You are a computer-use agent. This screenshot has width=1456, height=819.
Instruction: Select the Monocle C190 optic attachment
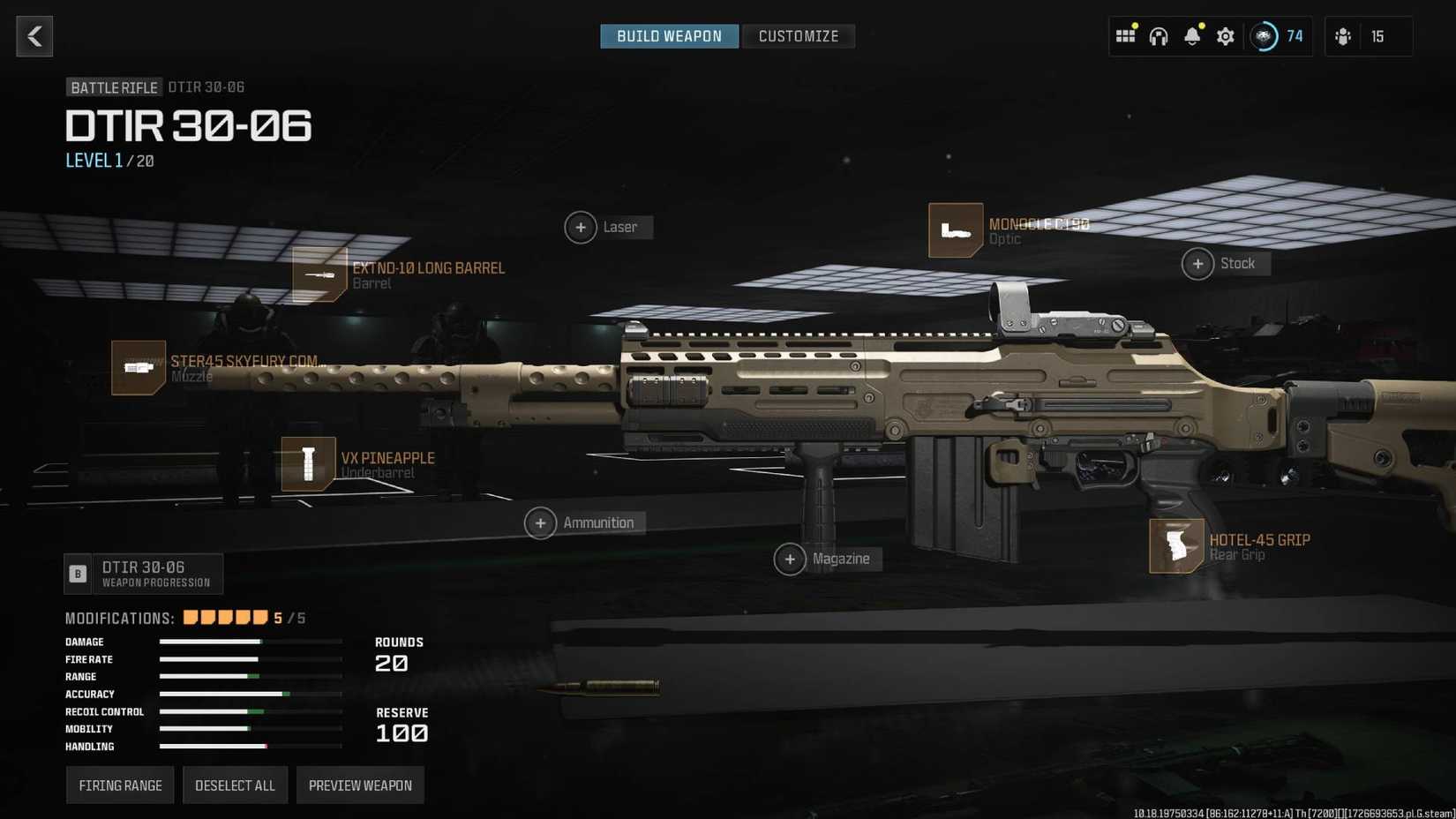pyautogui.click(x=956, y=229)
